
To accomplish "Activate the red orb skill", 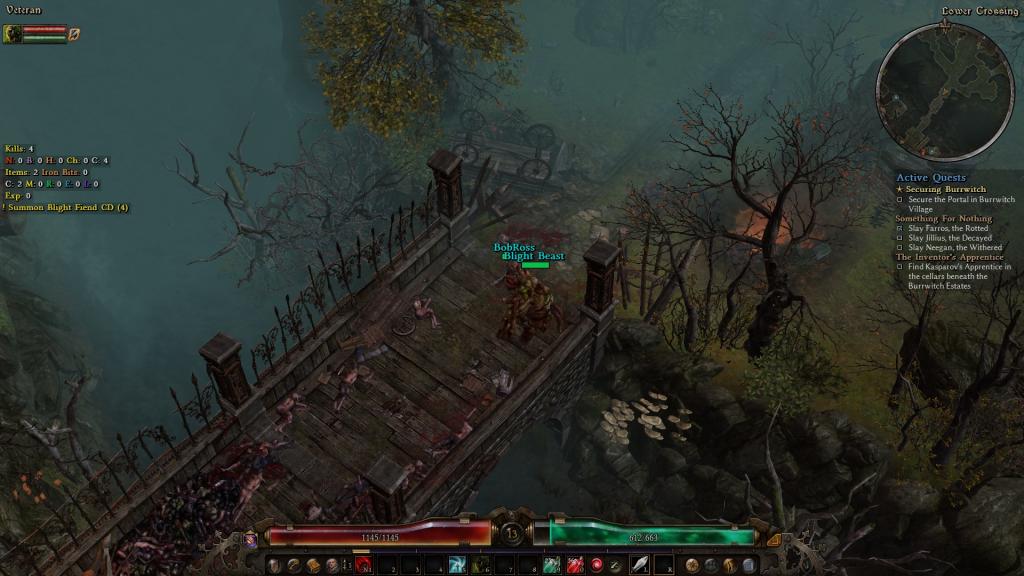I will (x=597, y=565).
